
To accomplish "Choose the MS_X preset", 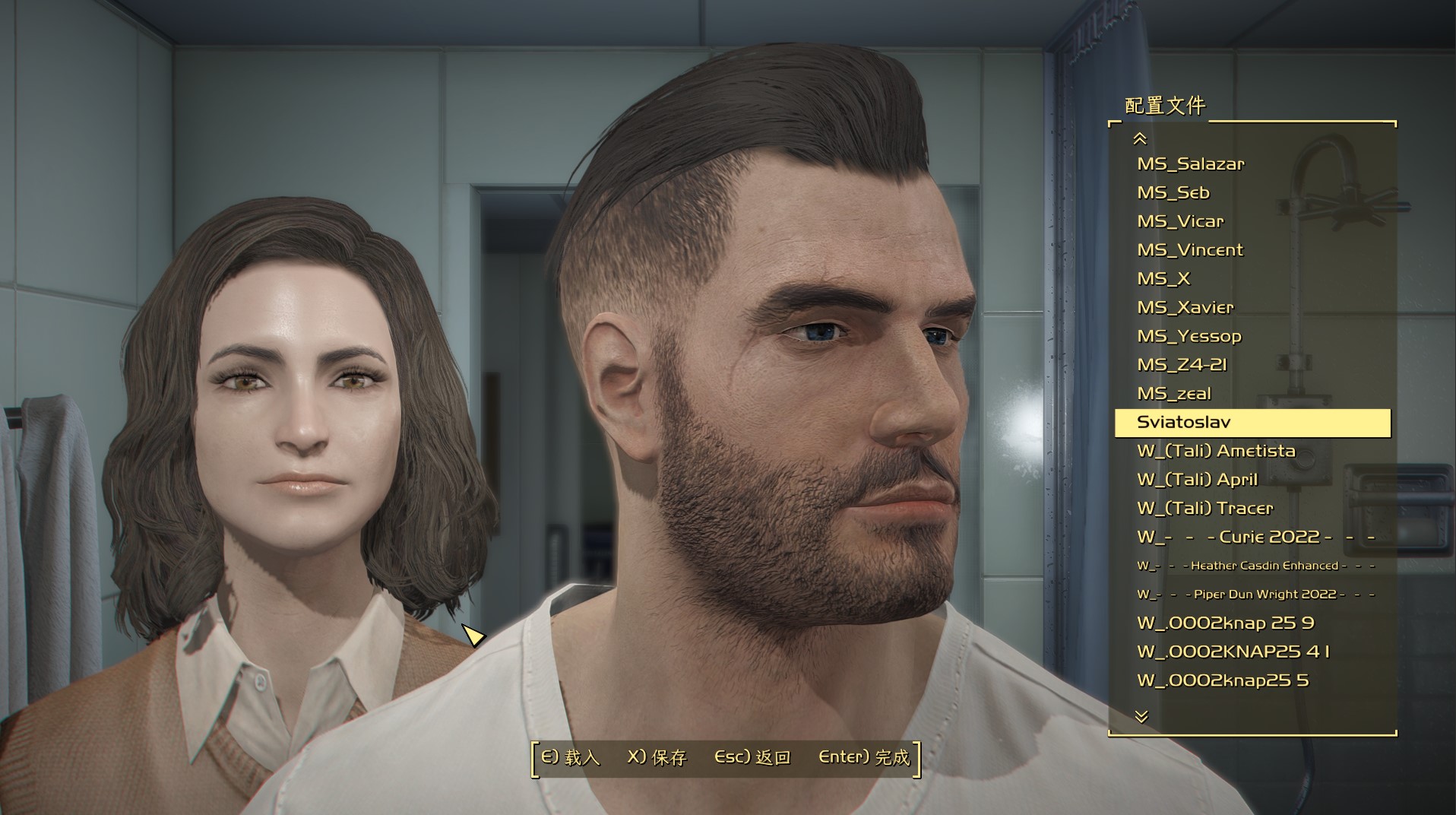I will [x=1163, y=279].
